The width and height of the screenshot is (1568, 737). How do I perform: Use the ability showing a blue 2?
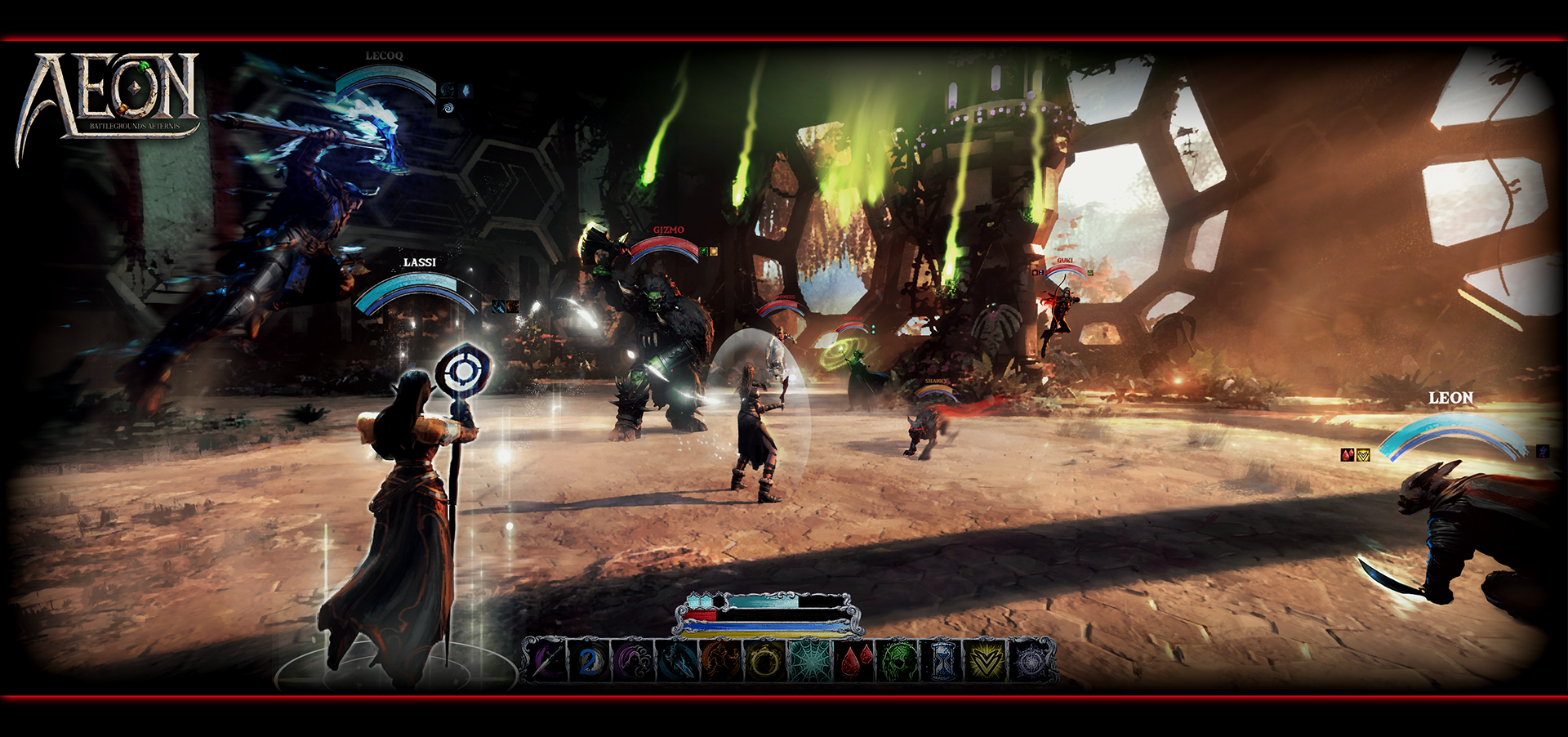tap(590, 660)
